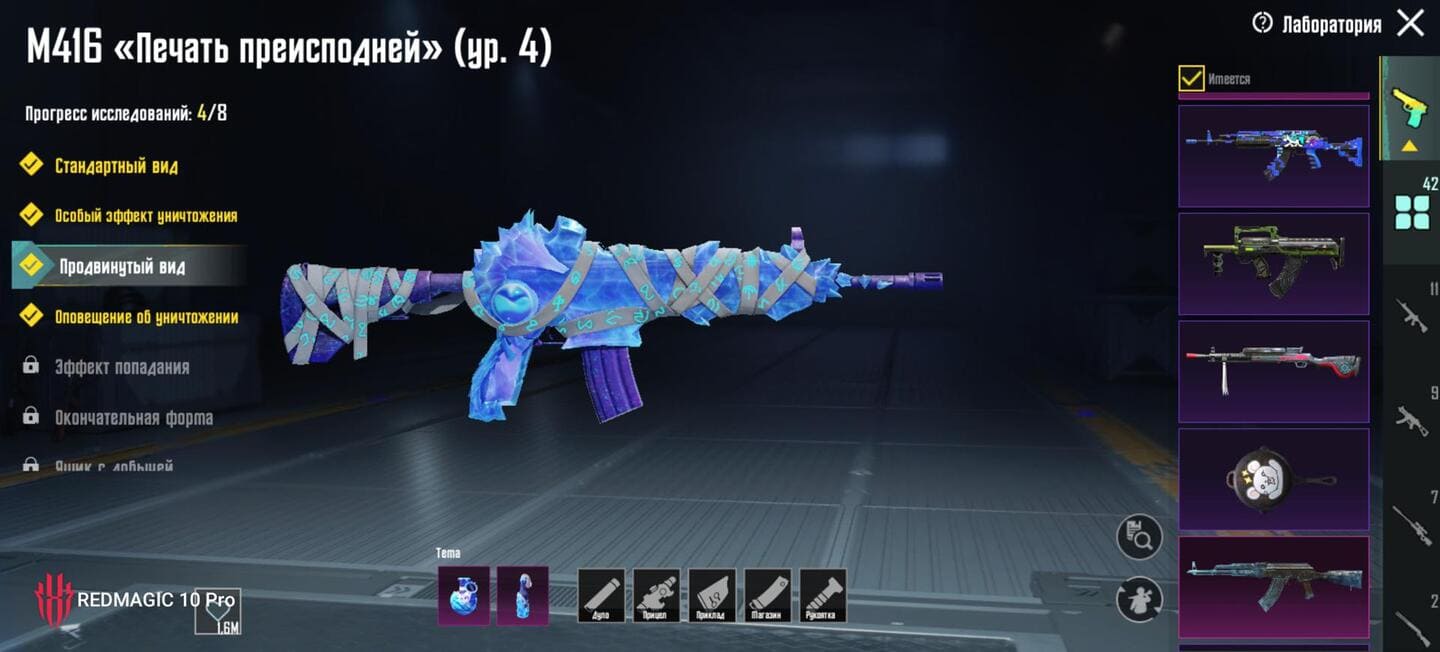Viewport: 1440px width, 652px height.
Task: View locked Окончательная форма stage
Action: pos(133,418)
